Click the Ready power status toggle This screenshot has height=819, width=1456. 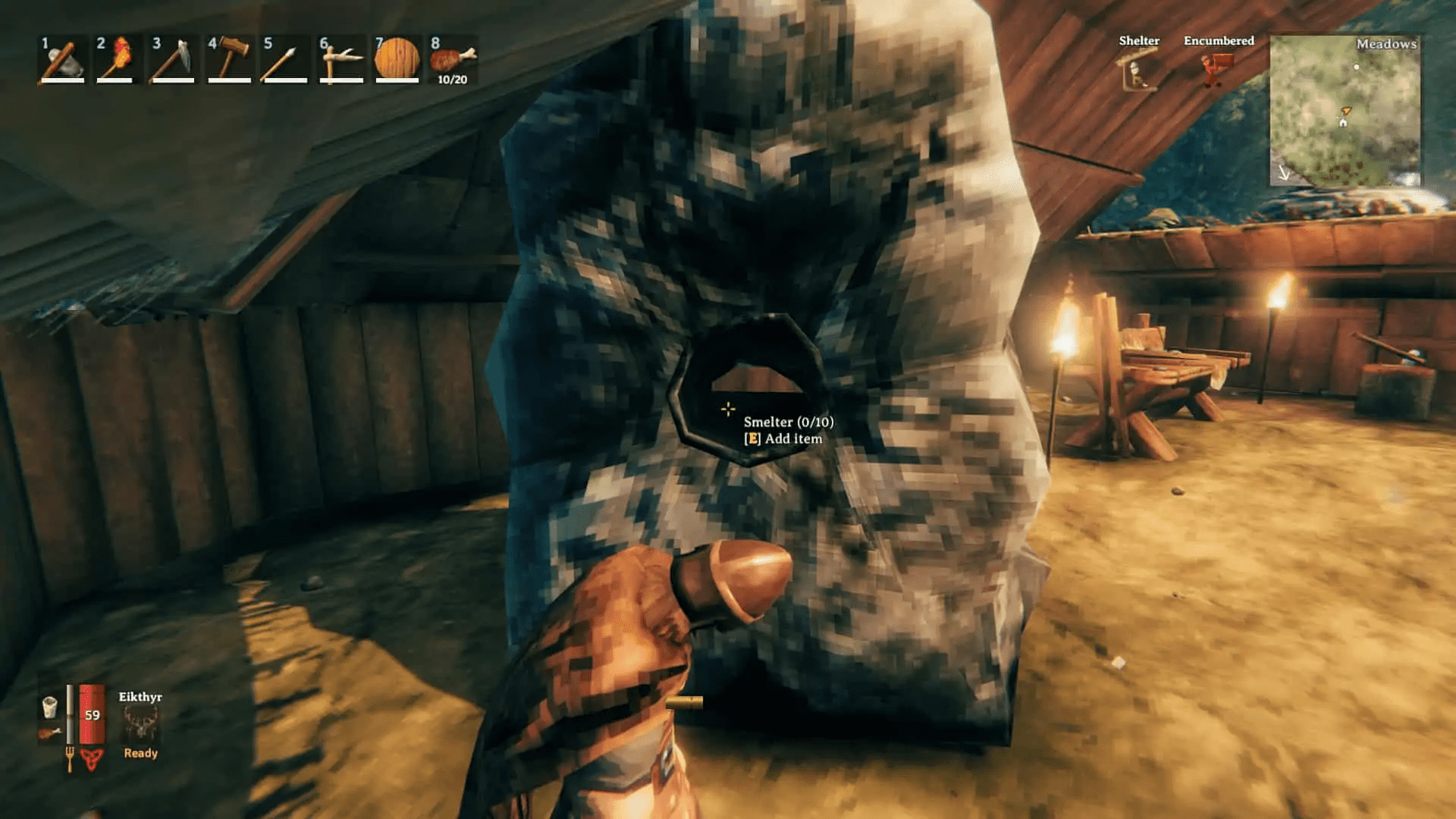tap(140, 753)
